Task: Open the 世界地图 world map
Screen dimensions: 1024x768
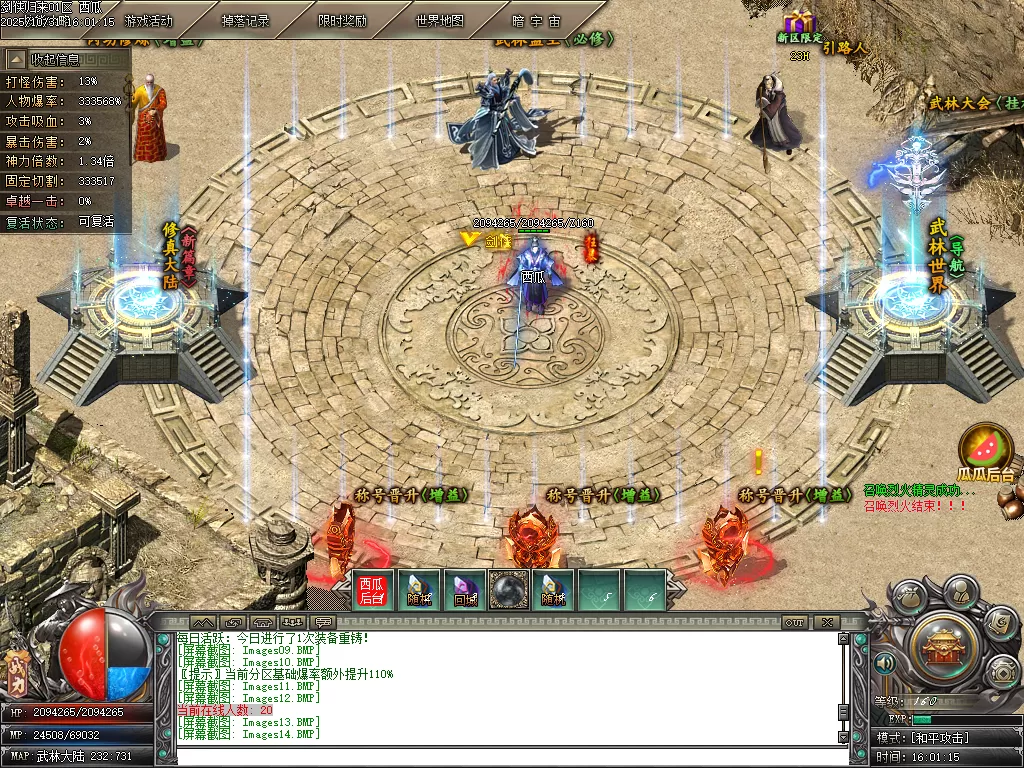Action: tap(439, 20)
